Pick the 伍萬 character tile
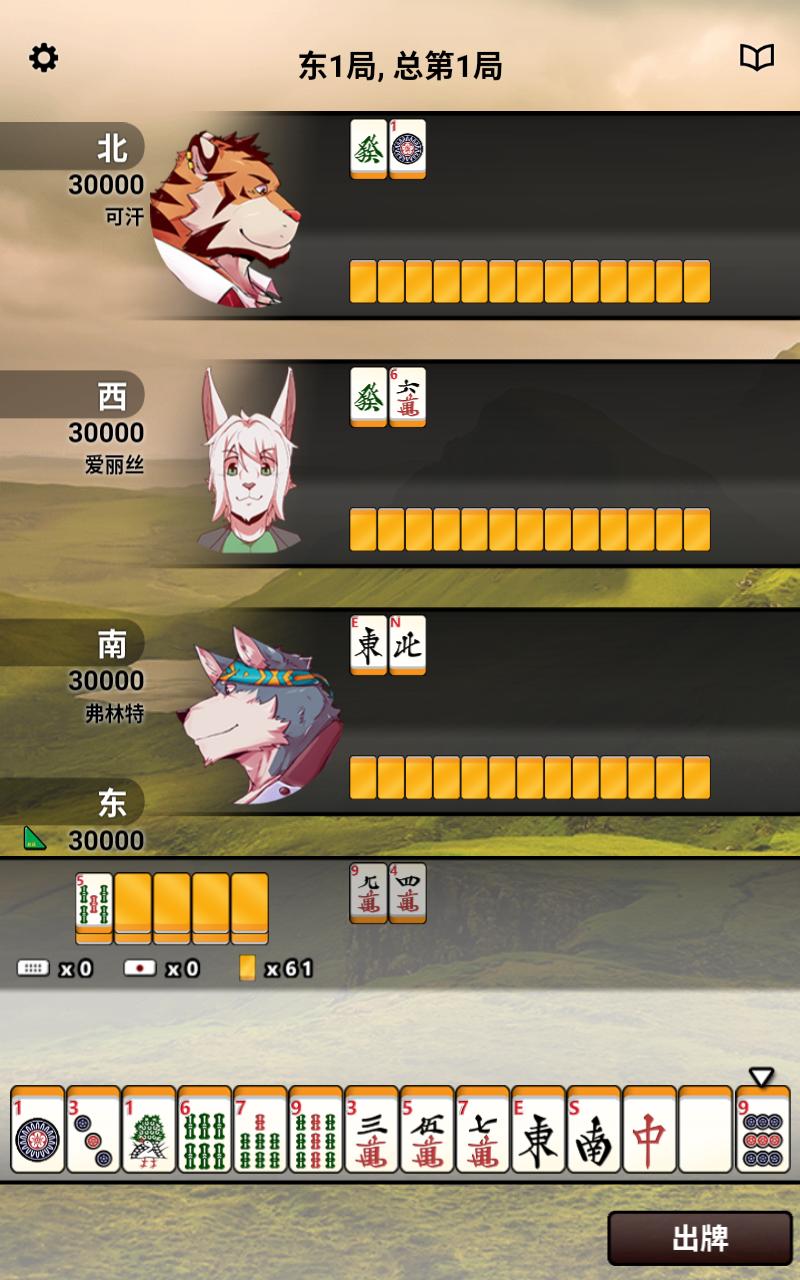Screen dimensions: 800x1280 coord(427,1130)
